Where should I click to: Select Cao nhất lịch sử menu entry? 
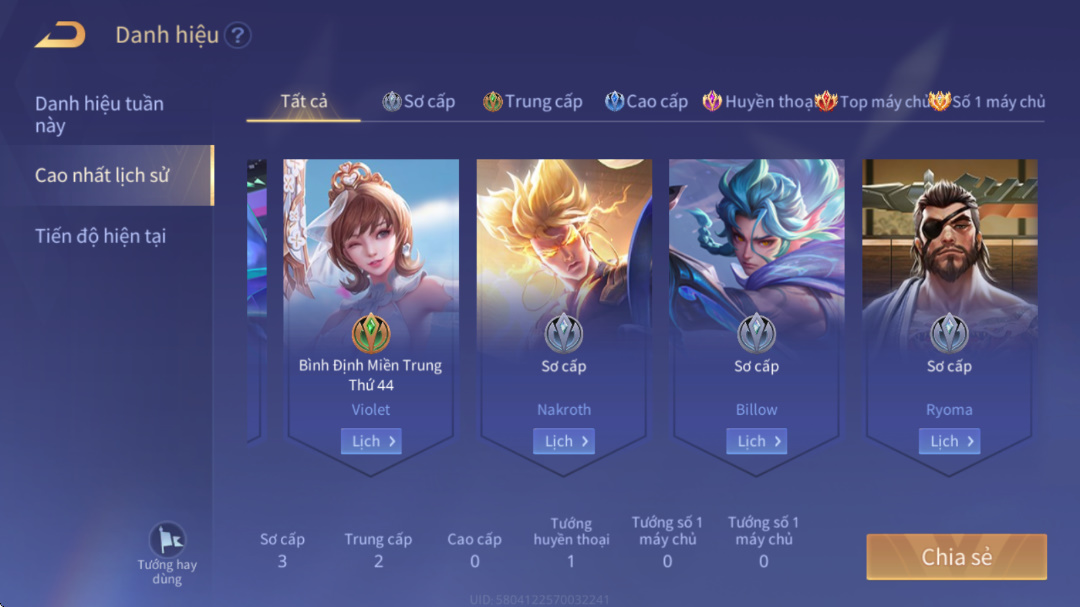pos(102,175)
